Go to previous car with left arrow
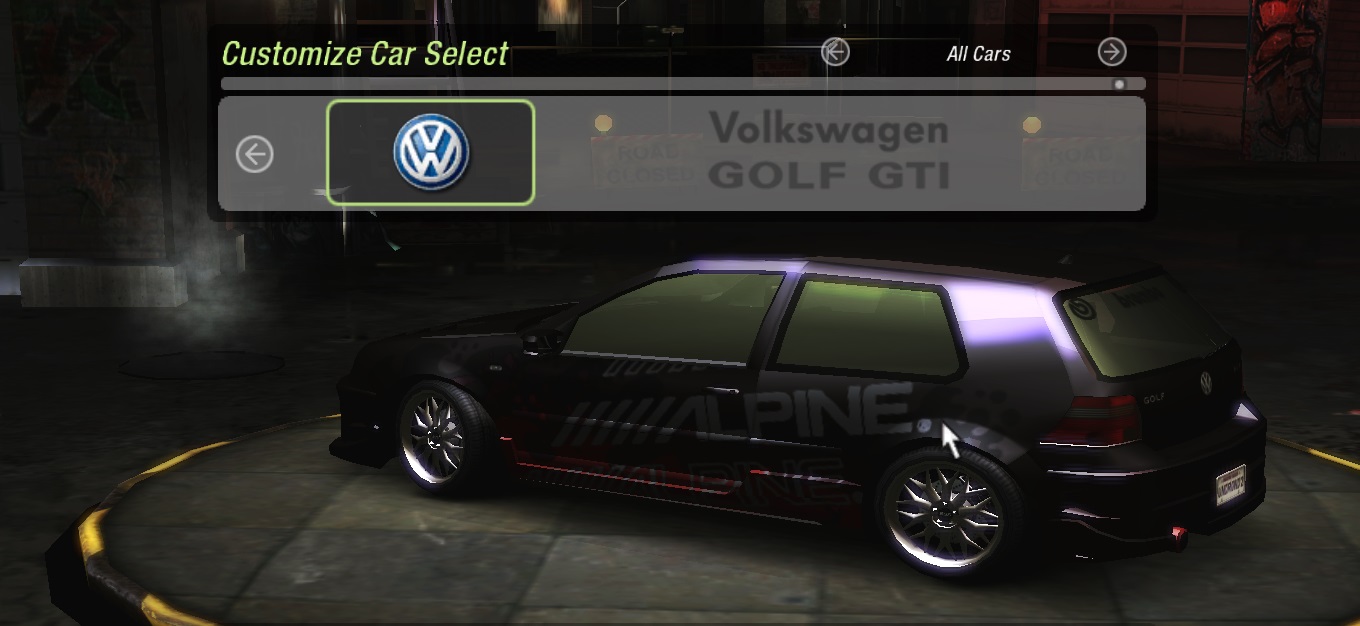1360x626 pixels. (x=255, y=154)
